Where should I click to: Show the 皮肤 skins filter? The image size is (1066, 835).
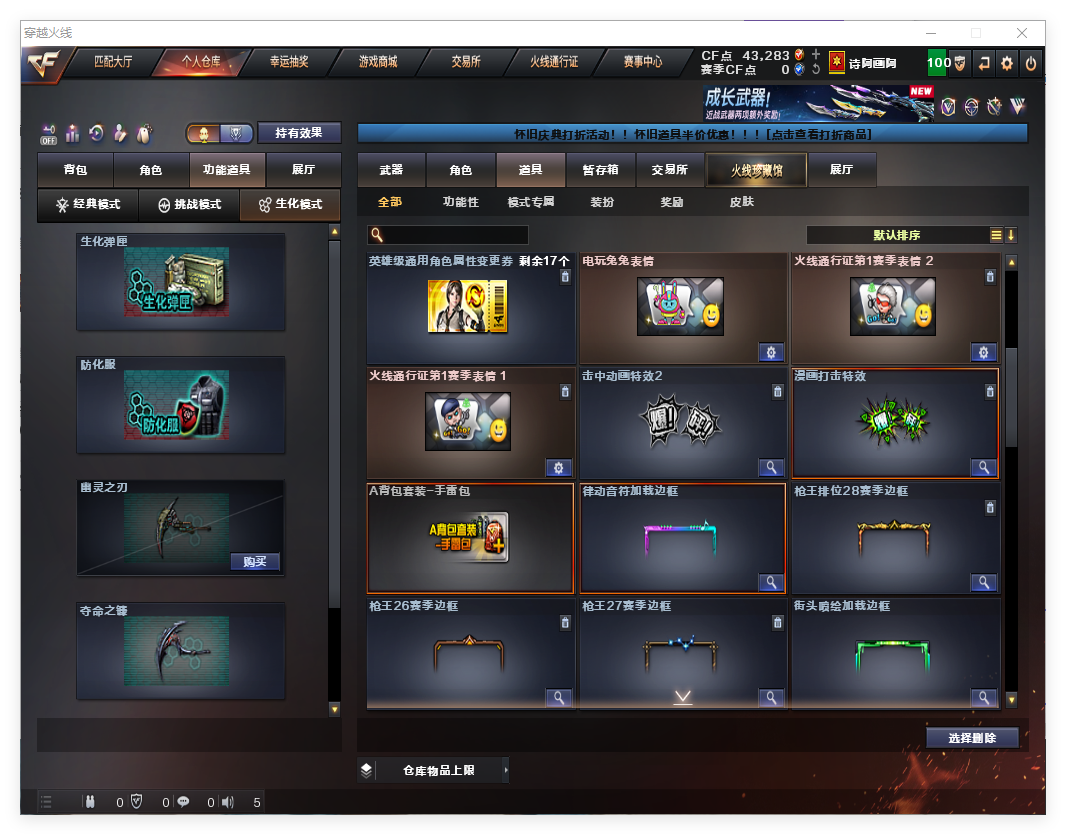(742, 202)
